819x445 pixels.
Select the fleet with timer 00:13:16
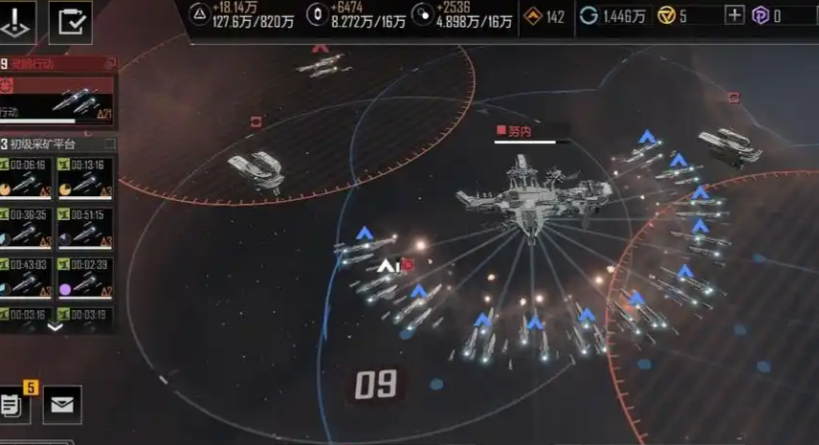(x=85, y=180)
